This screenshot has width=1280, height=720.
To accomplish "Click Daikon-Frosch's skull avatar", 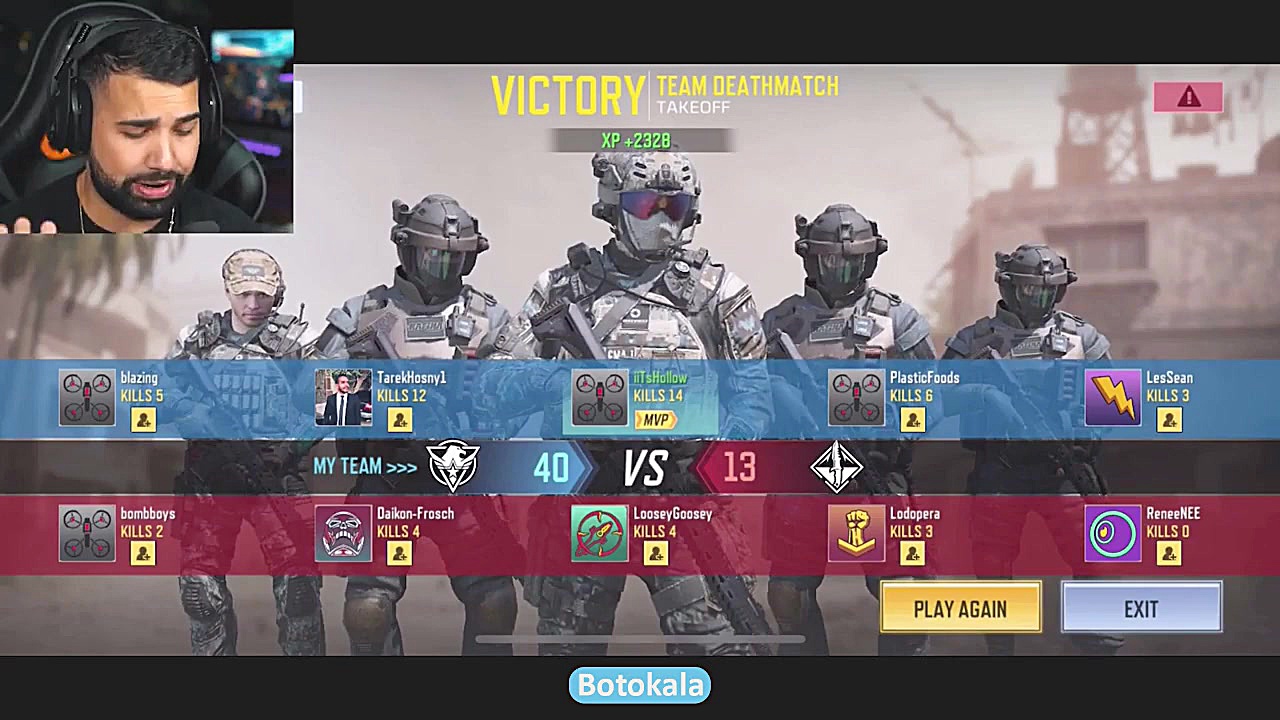I will (x=343, y=533).
